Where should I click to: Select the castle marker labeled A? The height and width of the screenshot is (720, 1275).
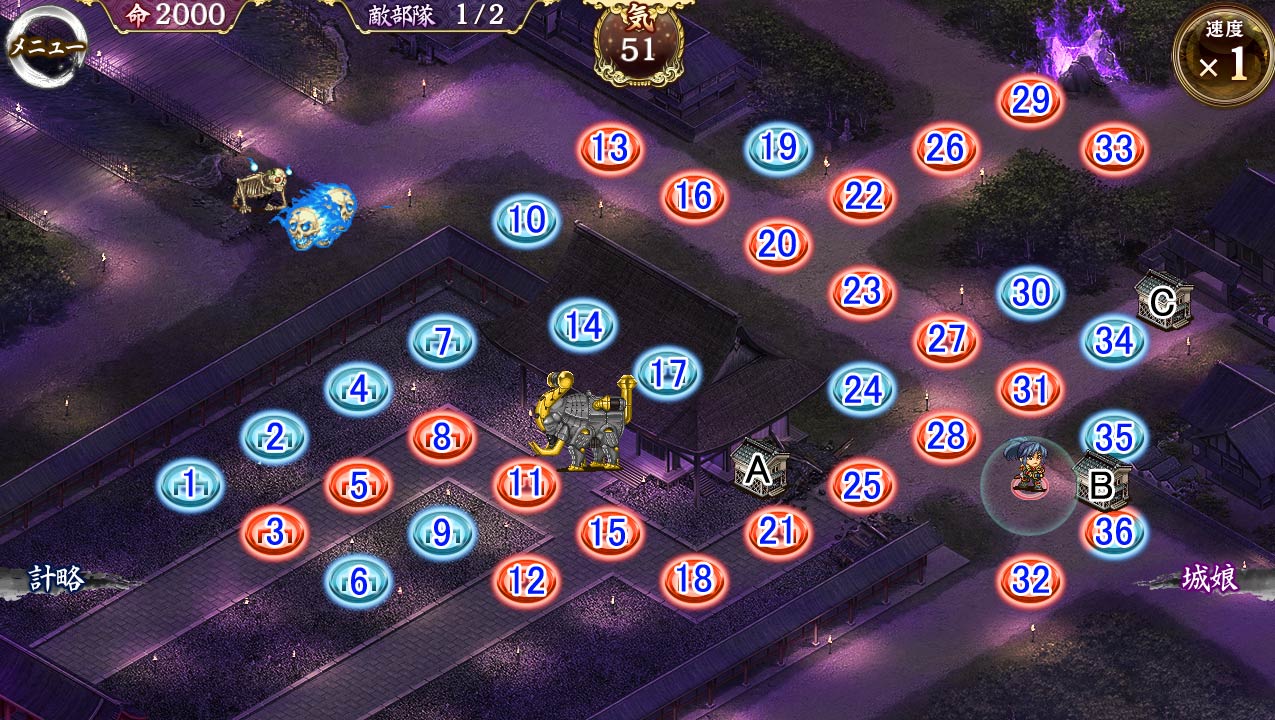click(759, 468)
